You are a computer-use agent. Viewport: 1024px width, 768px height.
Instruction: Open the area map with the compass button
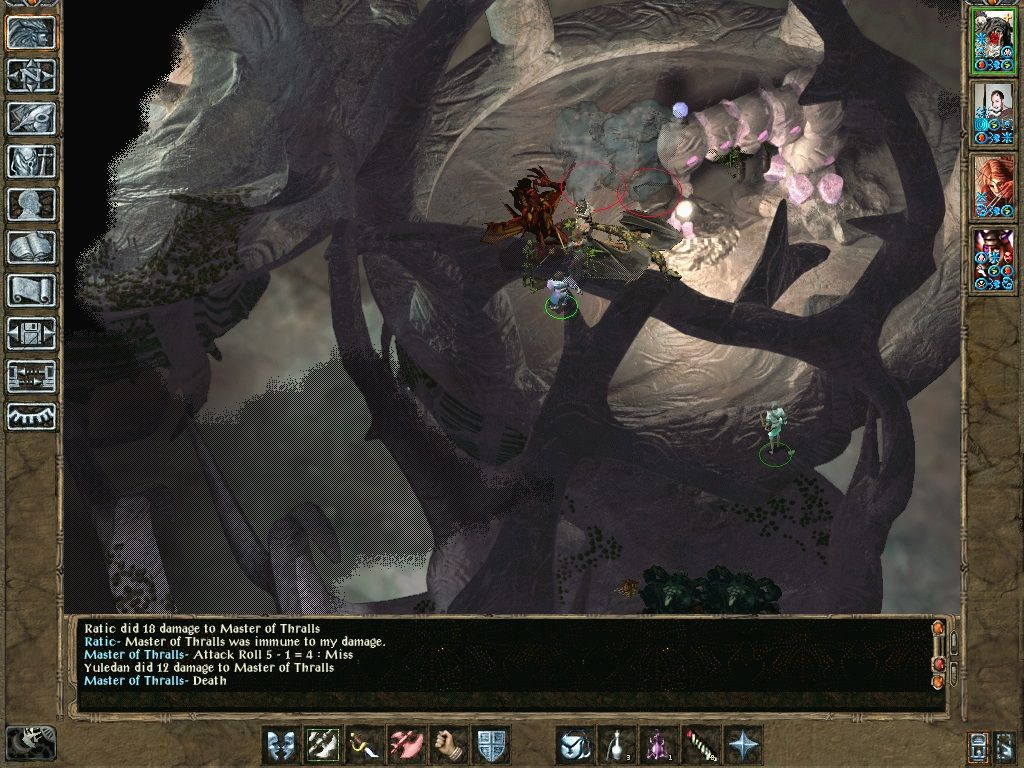[x=31, y=75]
